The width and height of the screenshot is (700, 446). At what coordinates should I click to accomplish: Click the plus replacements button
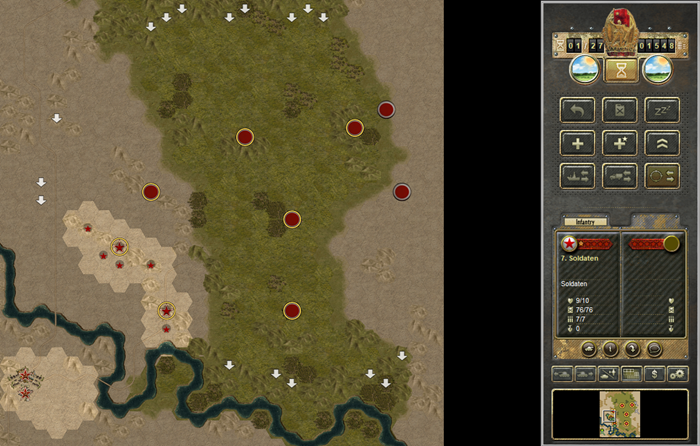pos(578,143)
